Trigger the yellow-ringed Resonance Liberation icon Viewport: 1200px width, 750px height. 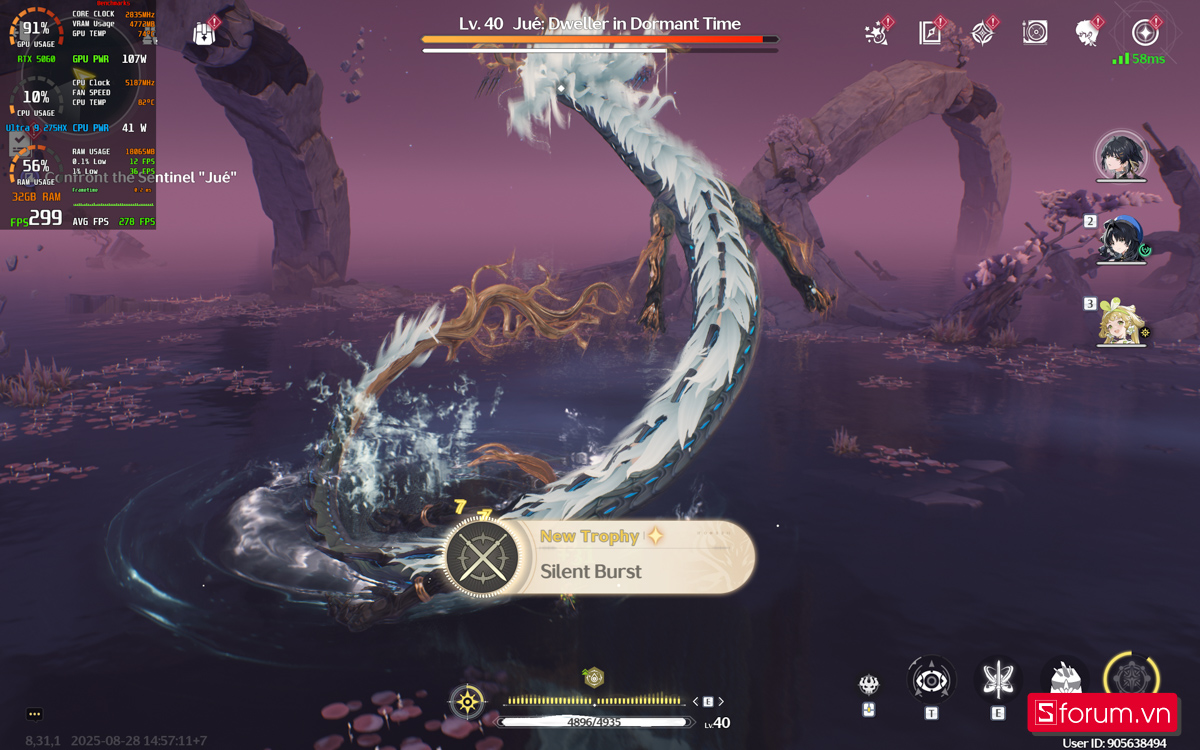pos(1131,680)
